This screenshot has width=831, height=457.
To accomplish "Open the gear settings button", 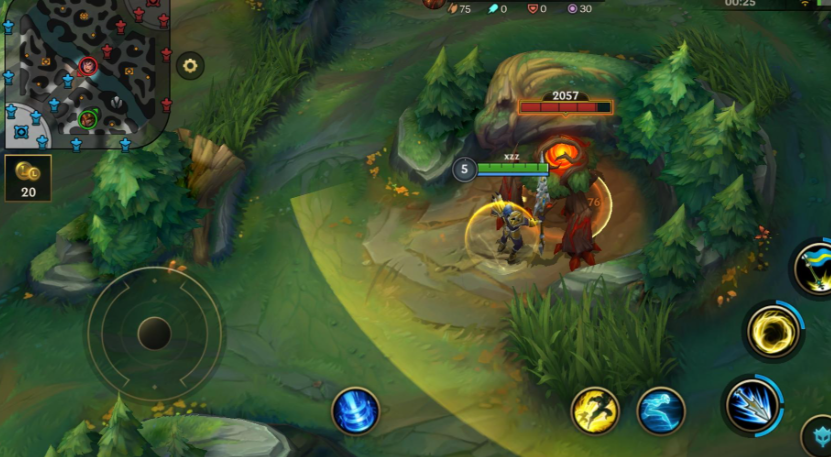I will coord(190,67).
